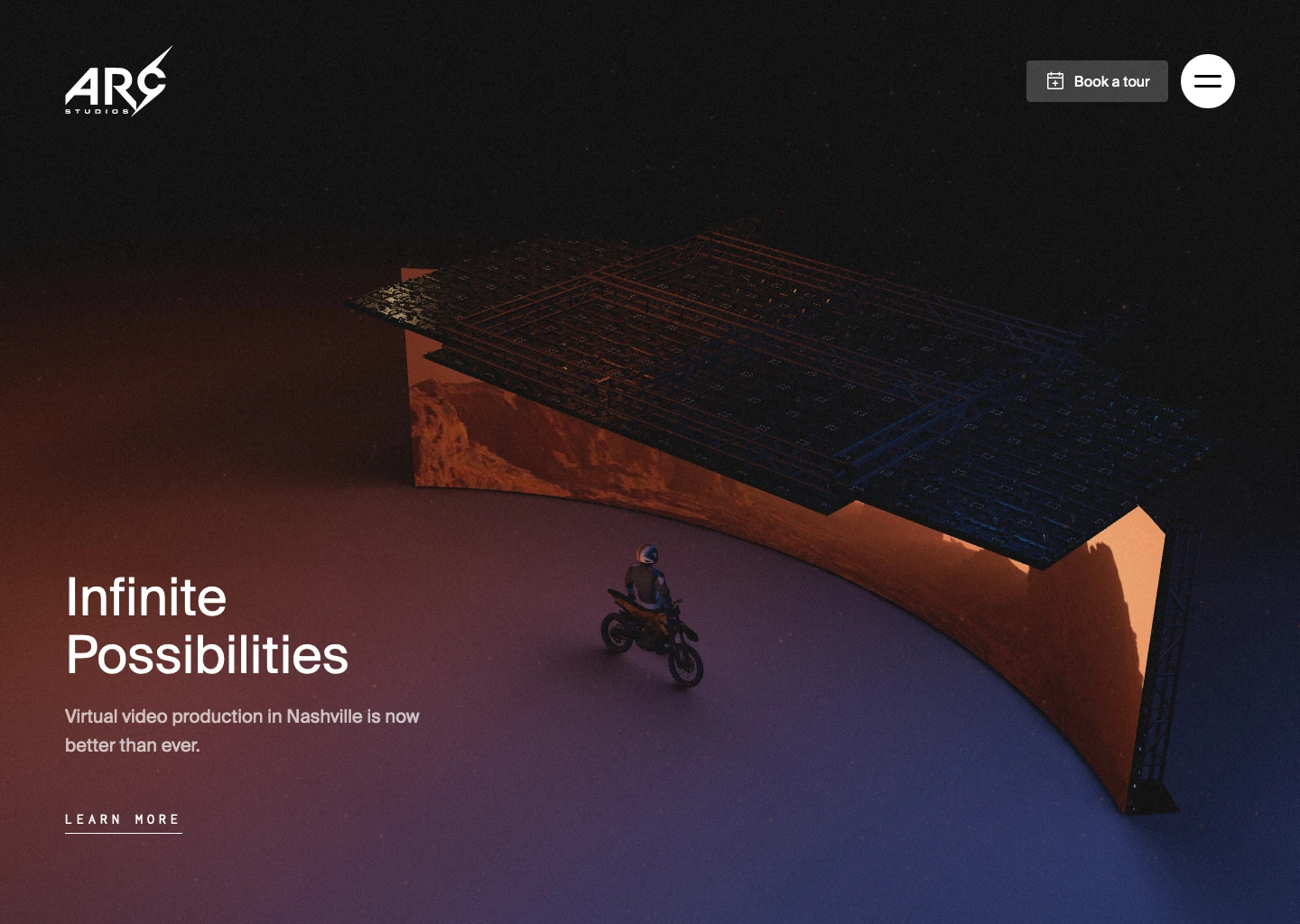Click the calendar icon inside Book a tour
Screen dimensions: 1300x924
[1055, 81]
